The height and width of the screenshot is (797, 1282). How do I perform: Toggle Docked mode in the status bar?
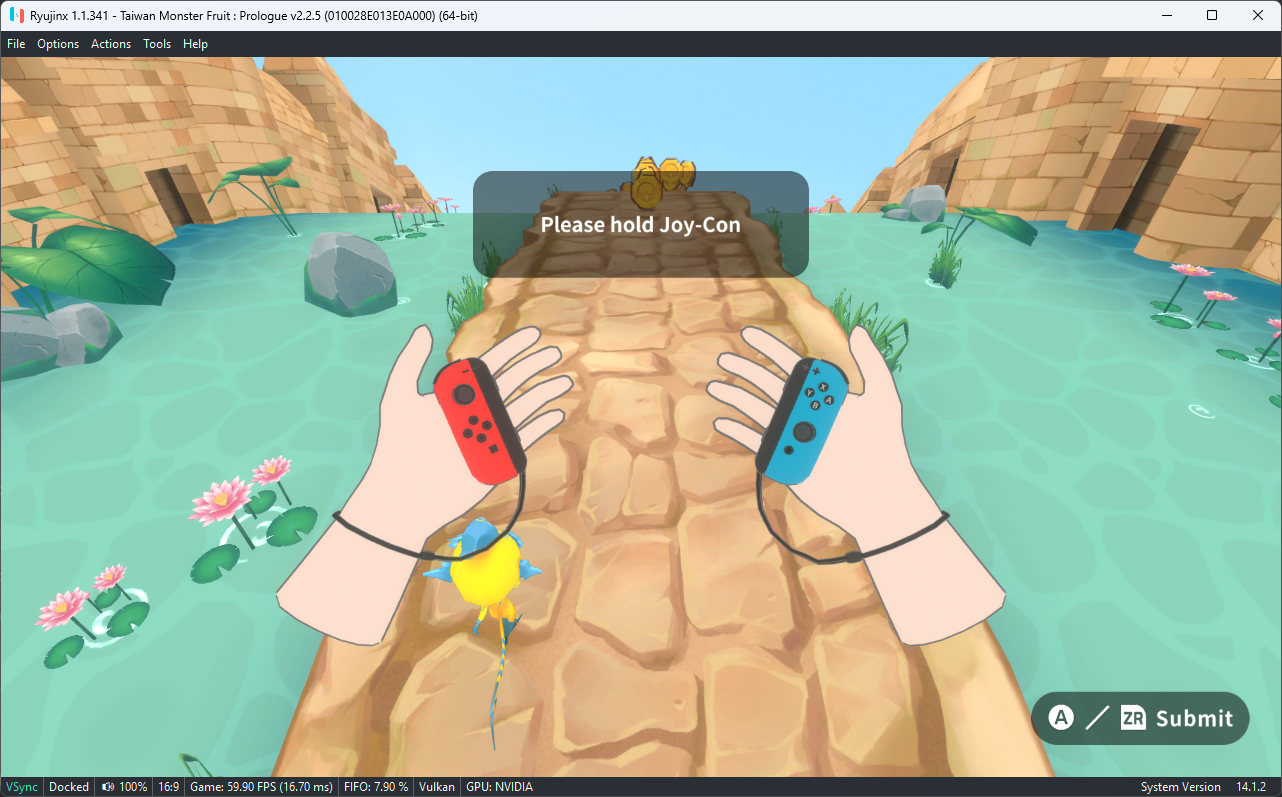(68, 786)
